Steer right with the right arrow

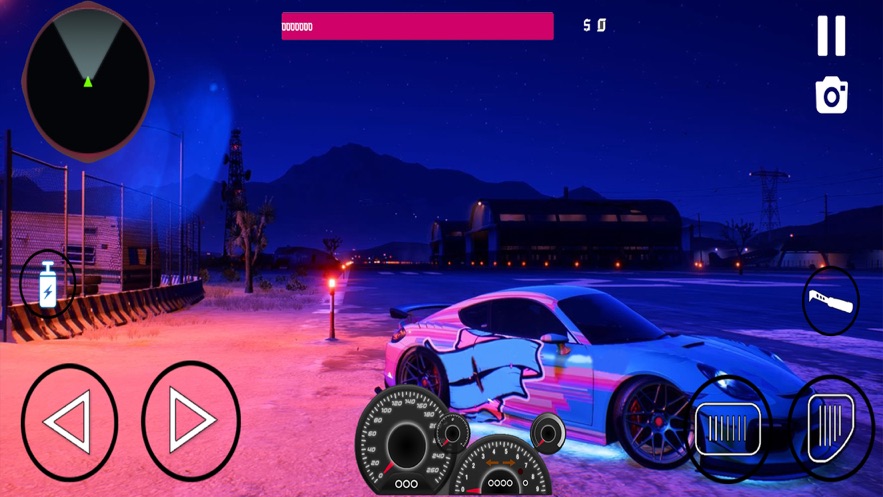(x=191, y=421)
